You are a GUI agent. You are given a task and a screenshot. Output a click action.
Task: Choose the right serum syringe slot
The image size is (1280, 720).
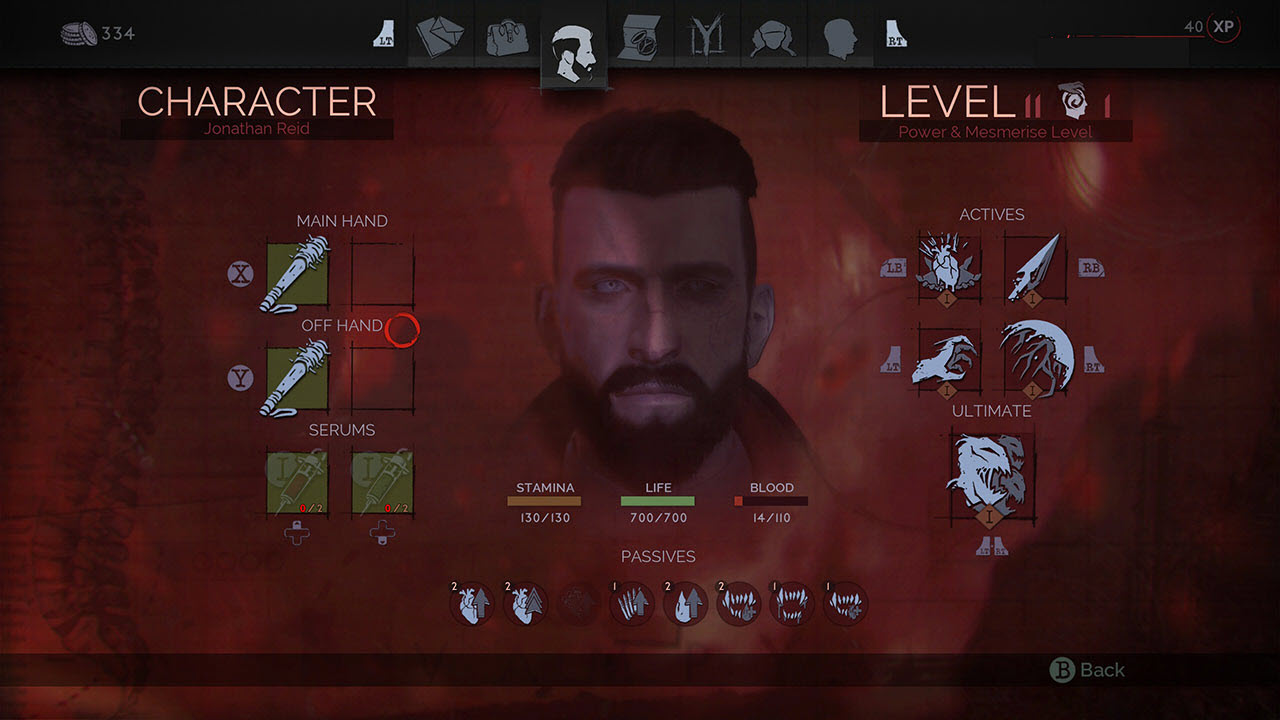coord(382,483)
